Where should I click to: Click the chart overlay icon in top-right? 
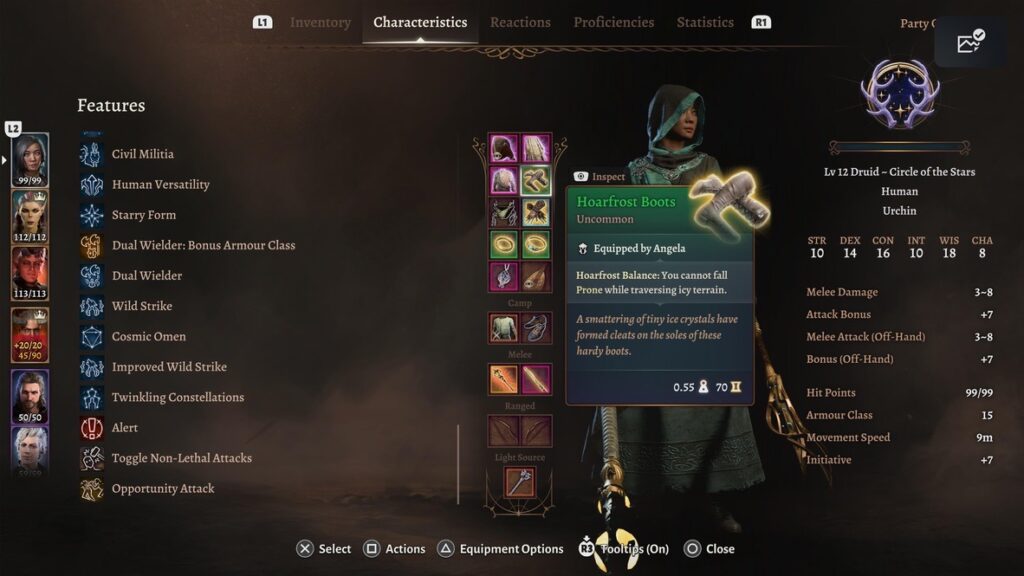[969, 42]
